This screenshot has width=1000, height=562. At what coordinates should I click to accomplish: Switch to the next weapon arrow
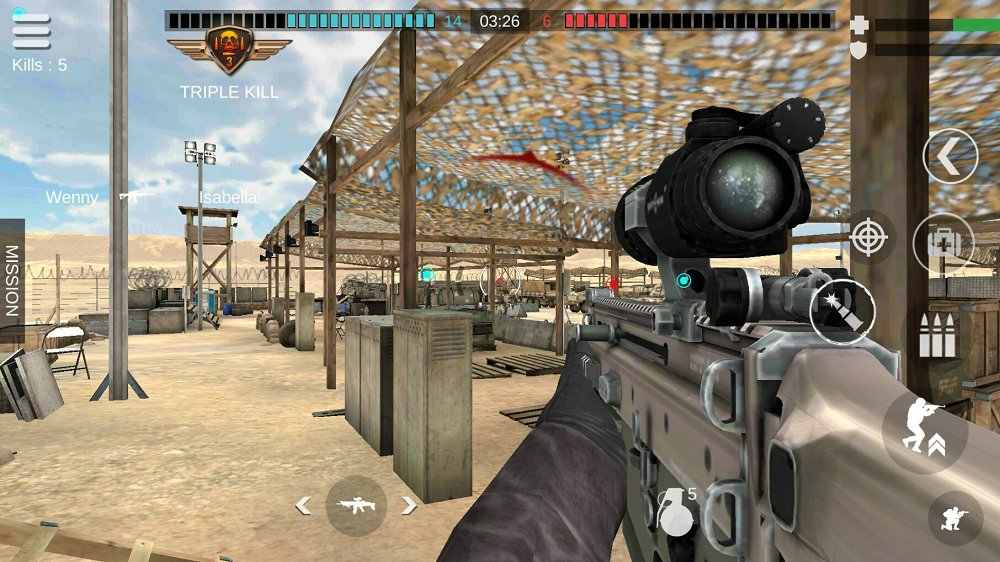pyautogui.click(x=409, y=506)
